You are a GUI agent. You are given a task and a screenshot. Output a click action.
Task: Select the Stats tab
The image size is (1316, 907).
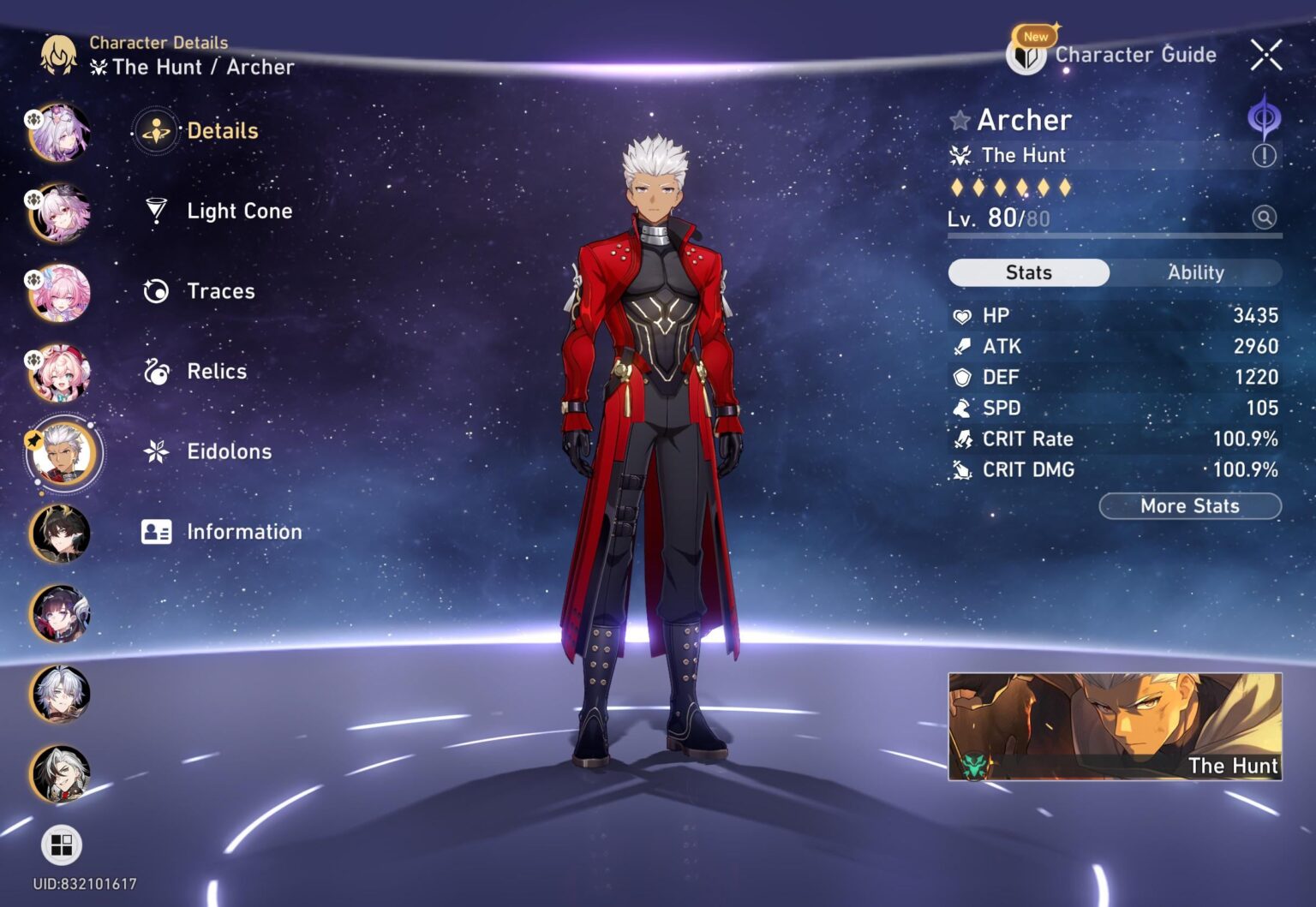pos(1028,272)
